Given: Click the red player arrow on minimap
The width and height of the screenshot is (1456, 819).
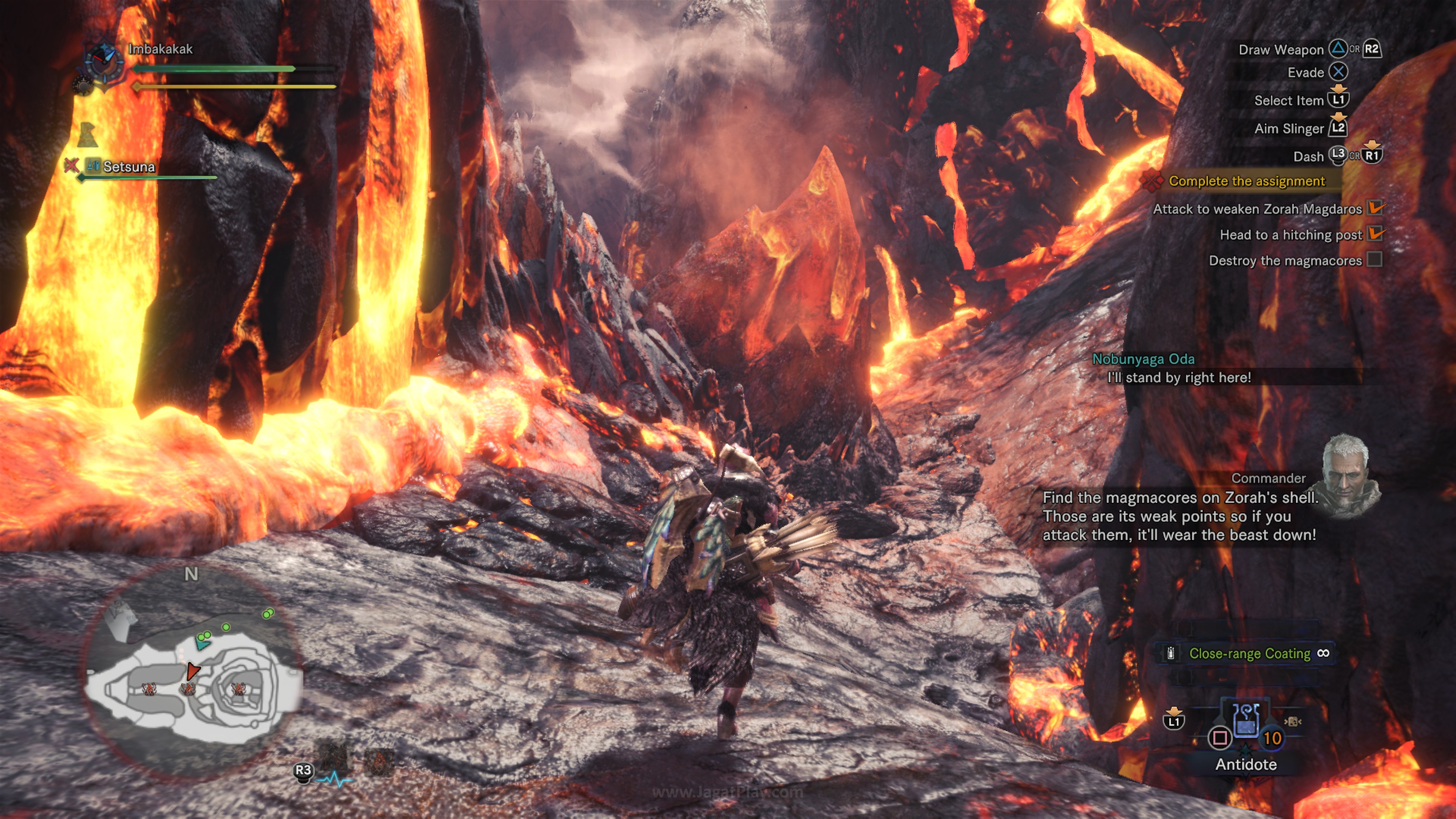Looking at the screenshot, I should coord(193,671).
